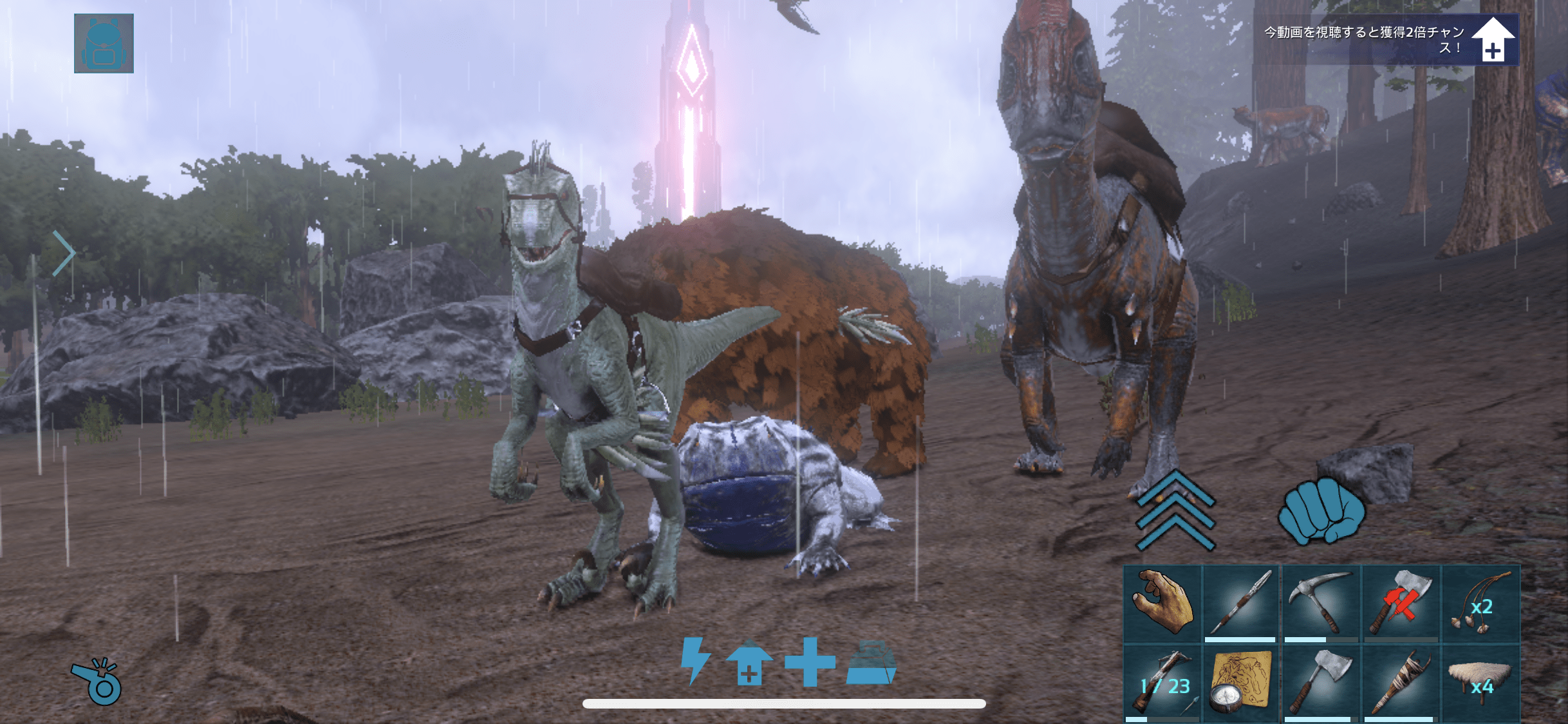1568x724 pixels.
Task: Open the backpack inventory
Action: pyautogui.click(x=104, y=43)
